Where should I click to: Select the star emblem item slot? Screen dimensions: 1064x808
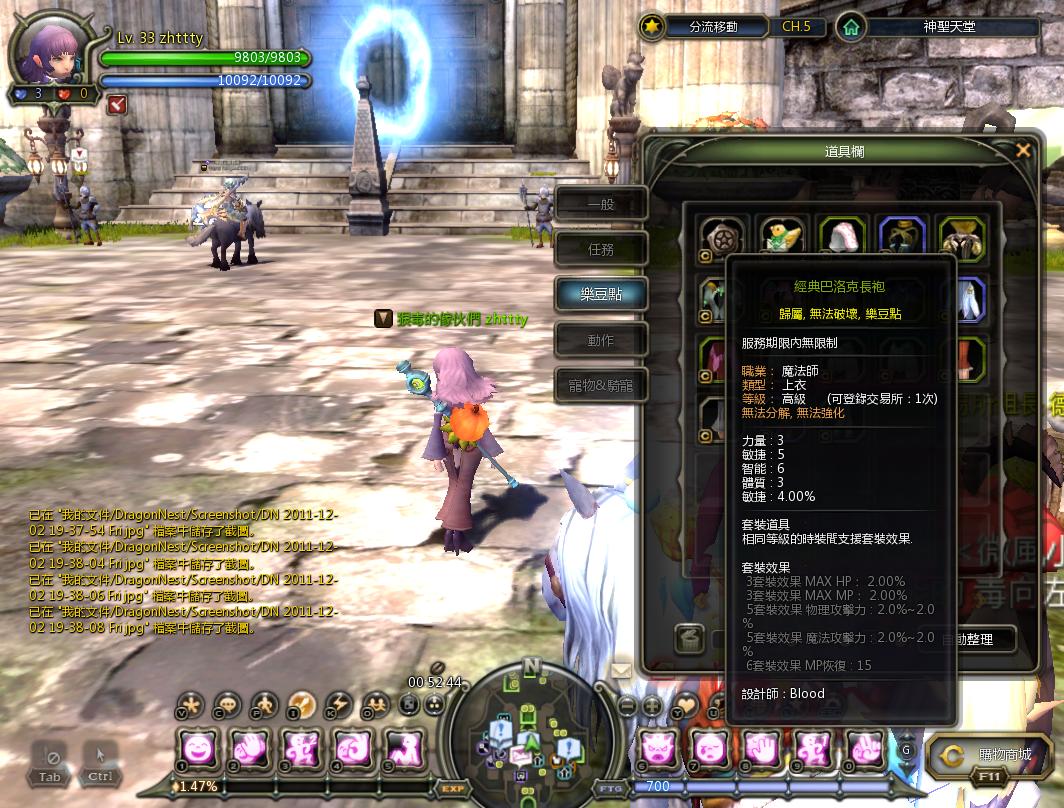coord(719,237)
